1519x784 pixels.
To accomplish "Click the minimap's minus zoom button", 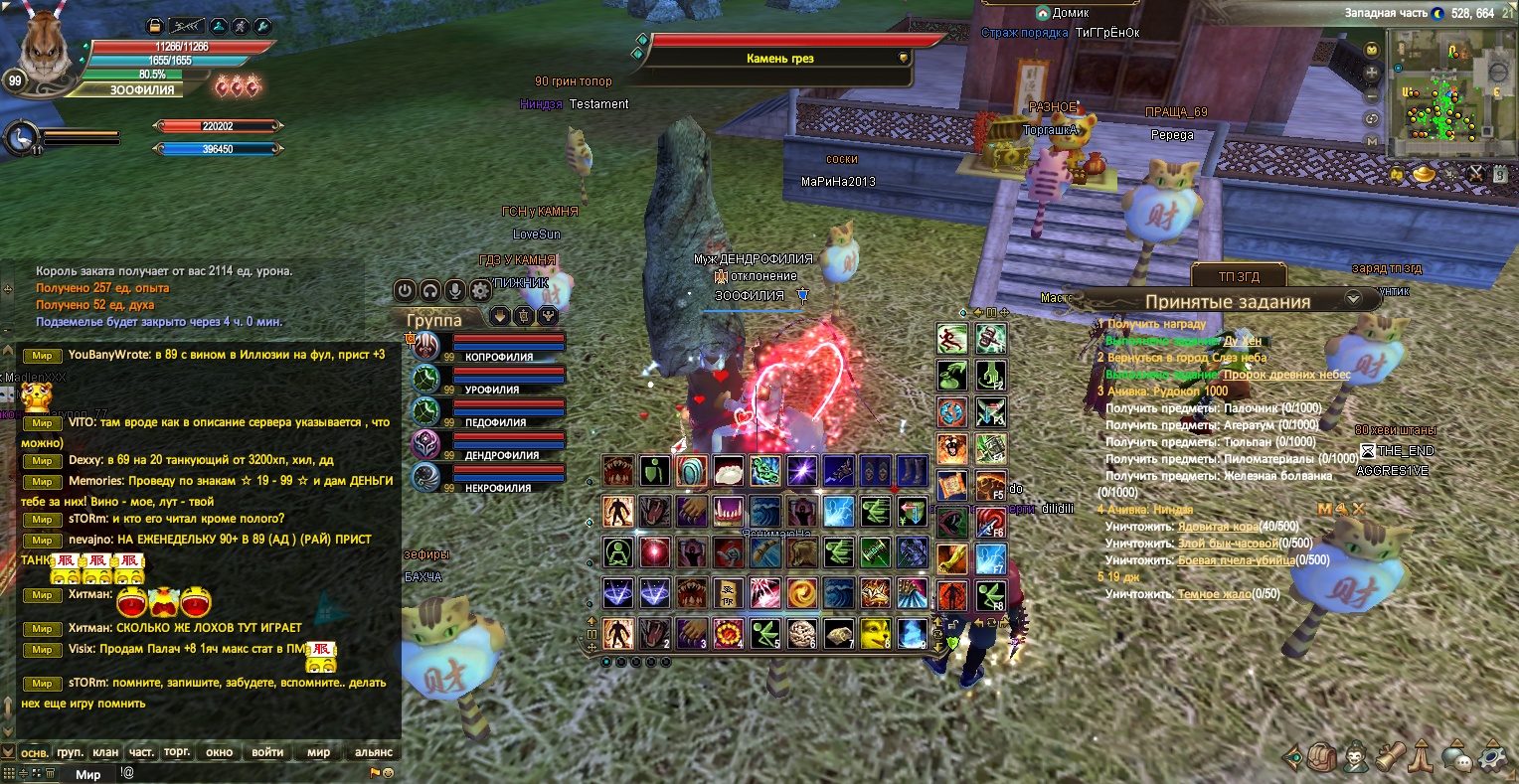I will click(1373, 96).
